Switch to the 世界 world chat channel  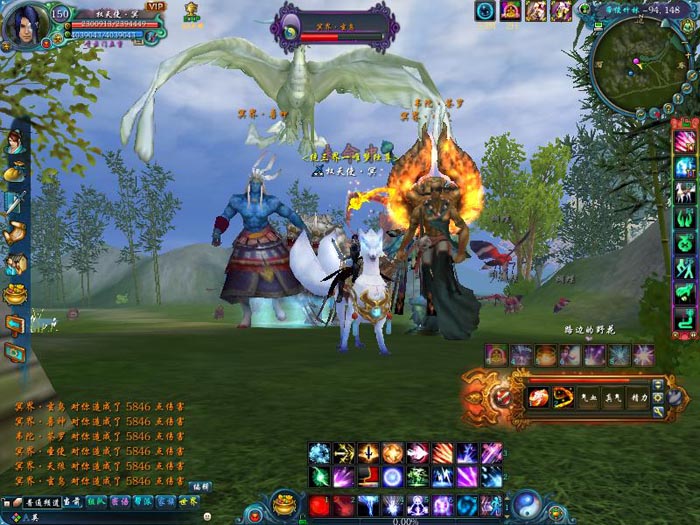click(x=188, y=501)
